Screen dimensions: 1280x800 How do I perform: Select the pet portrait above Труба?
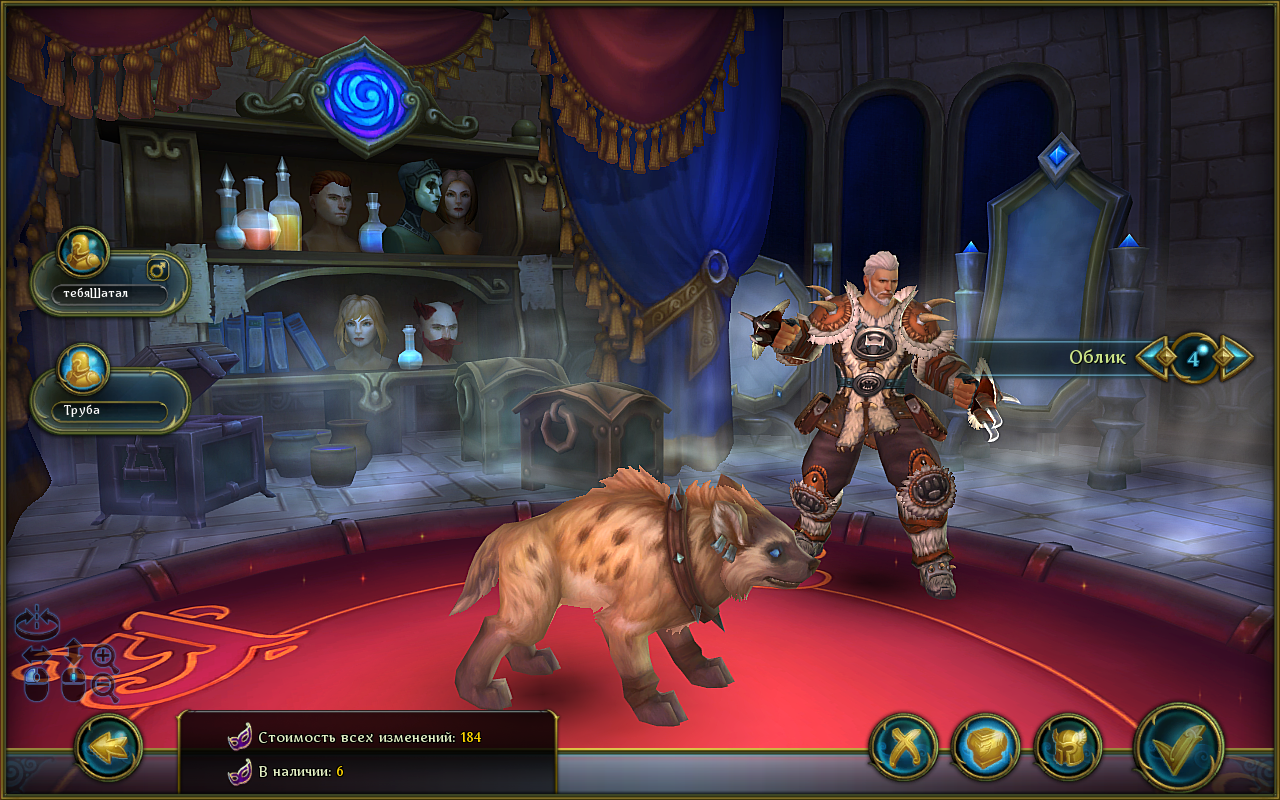pos(83,369)
